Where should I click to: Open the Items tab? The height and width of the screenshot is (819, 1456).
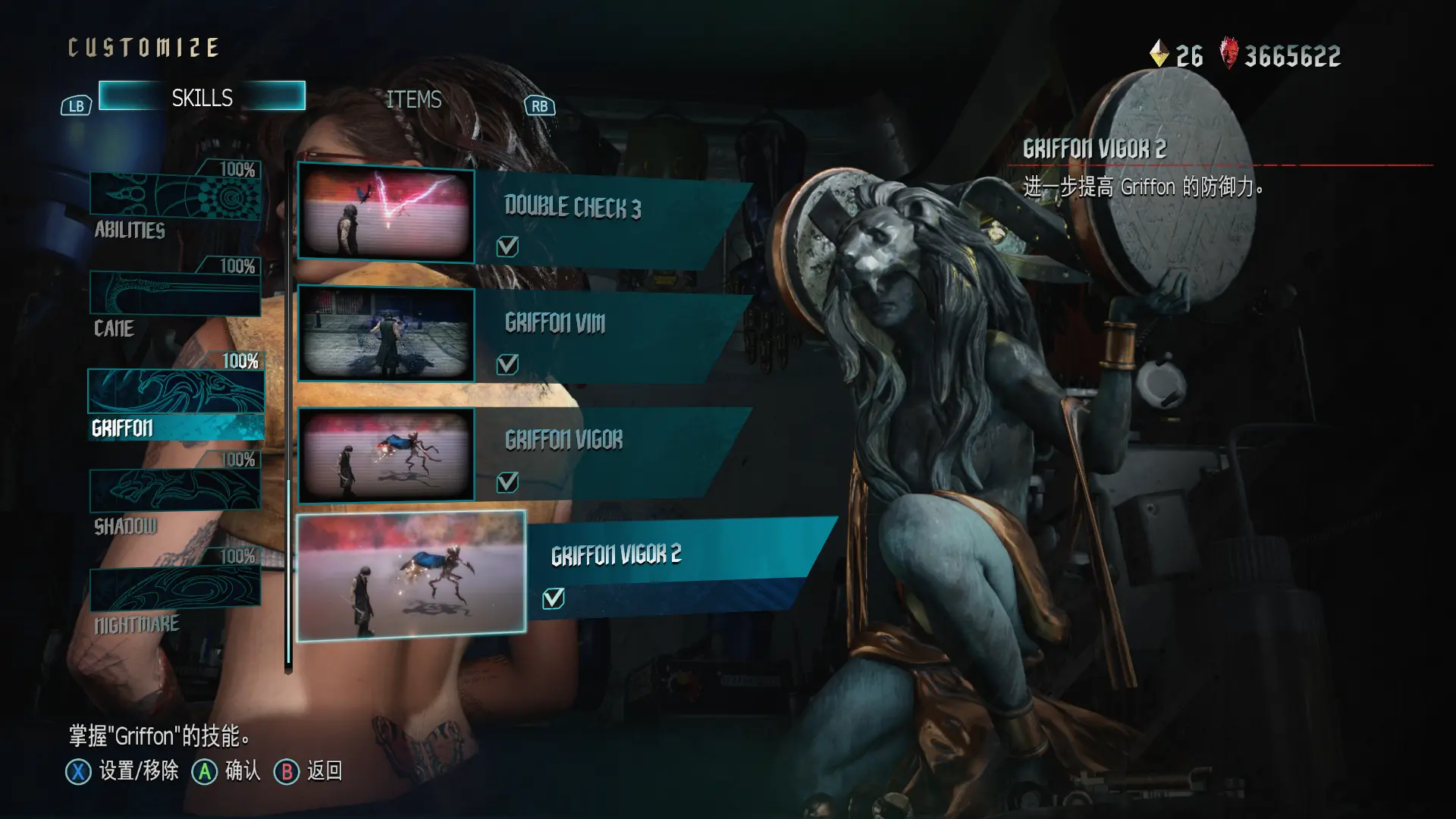413,99
